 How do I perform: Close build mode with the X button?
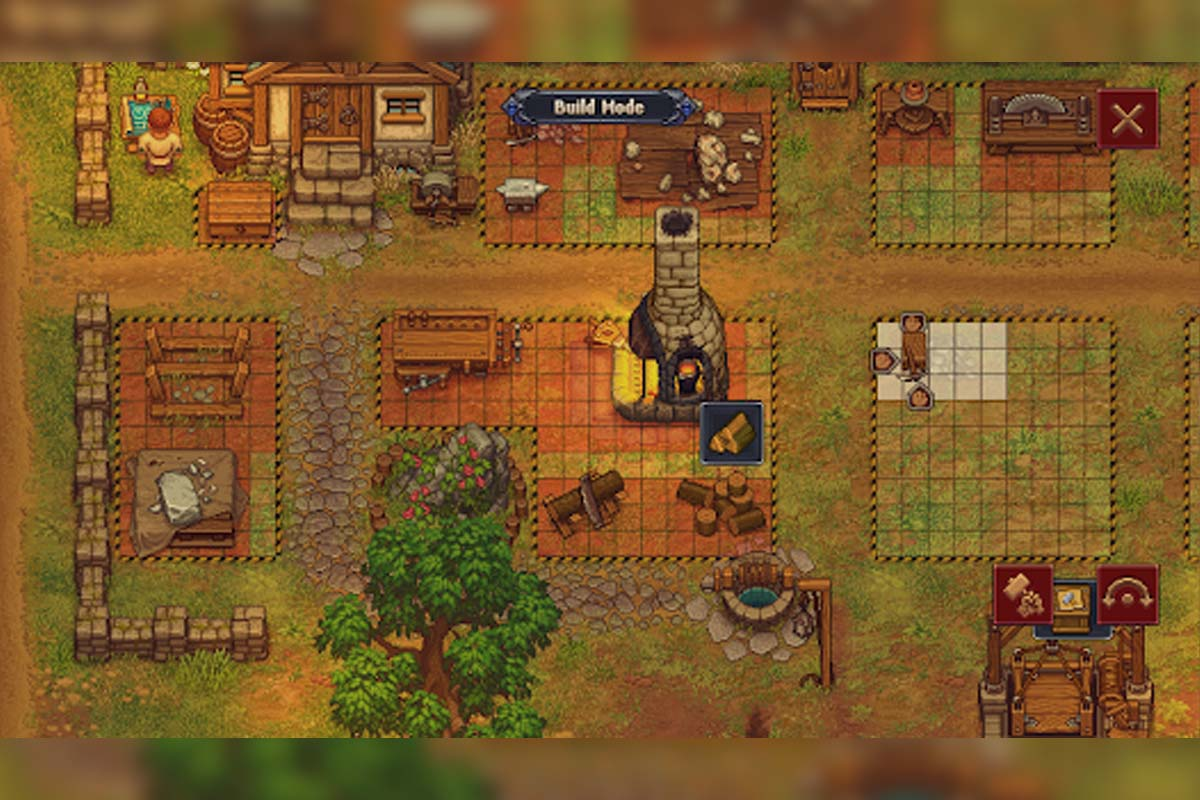pyautogui.click(x=1128, y=119)
